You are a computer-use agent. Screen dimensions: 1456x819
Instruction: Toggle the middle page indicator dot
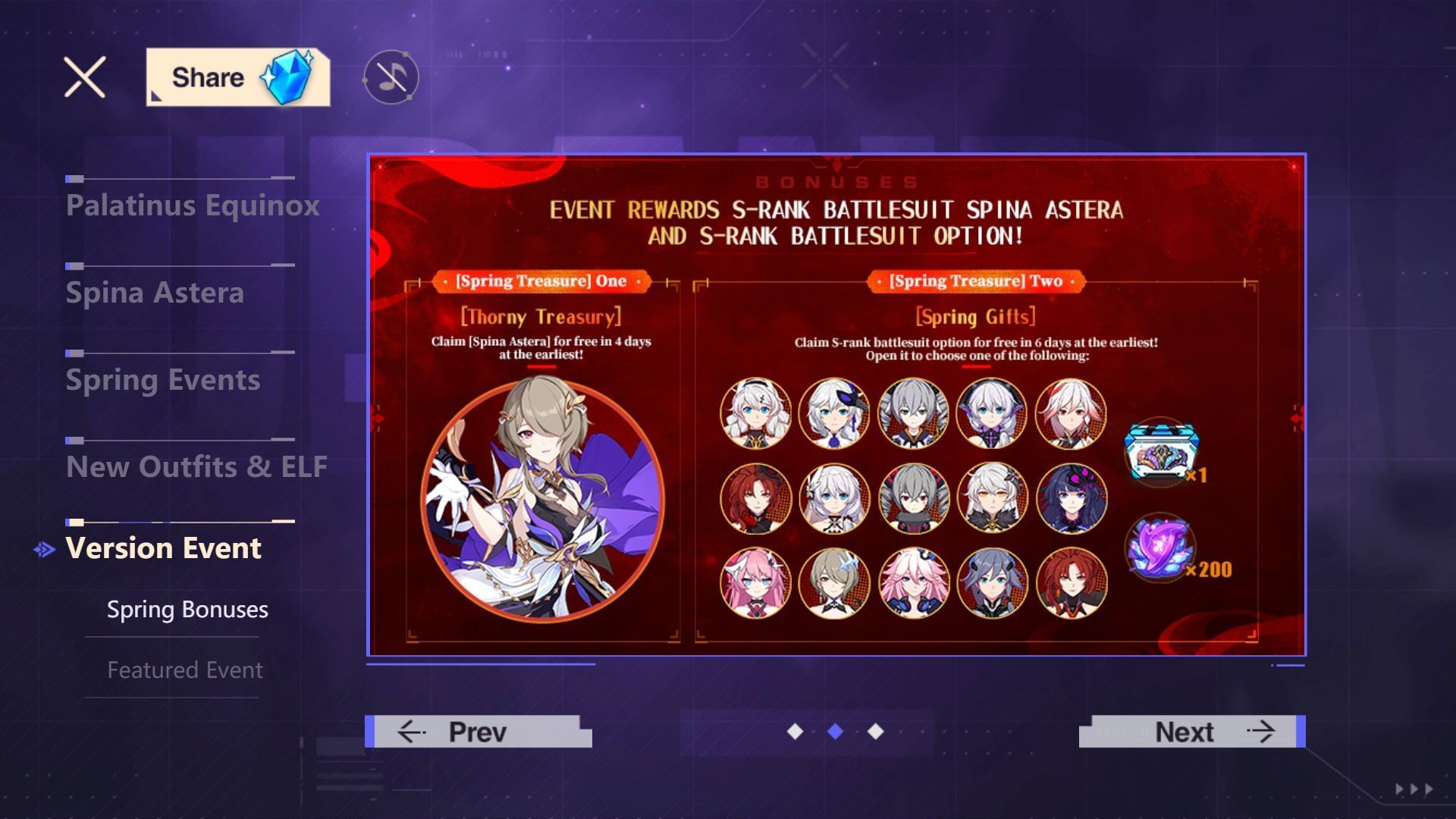pos(835,732)
